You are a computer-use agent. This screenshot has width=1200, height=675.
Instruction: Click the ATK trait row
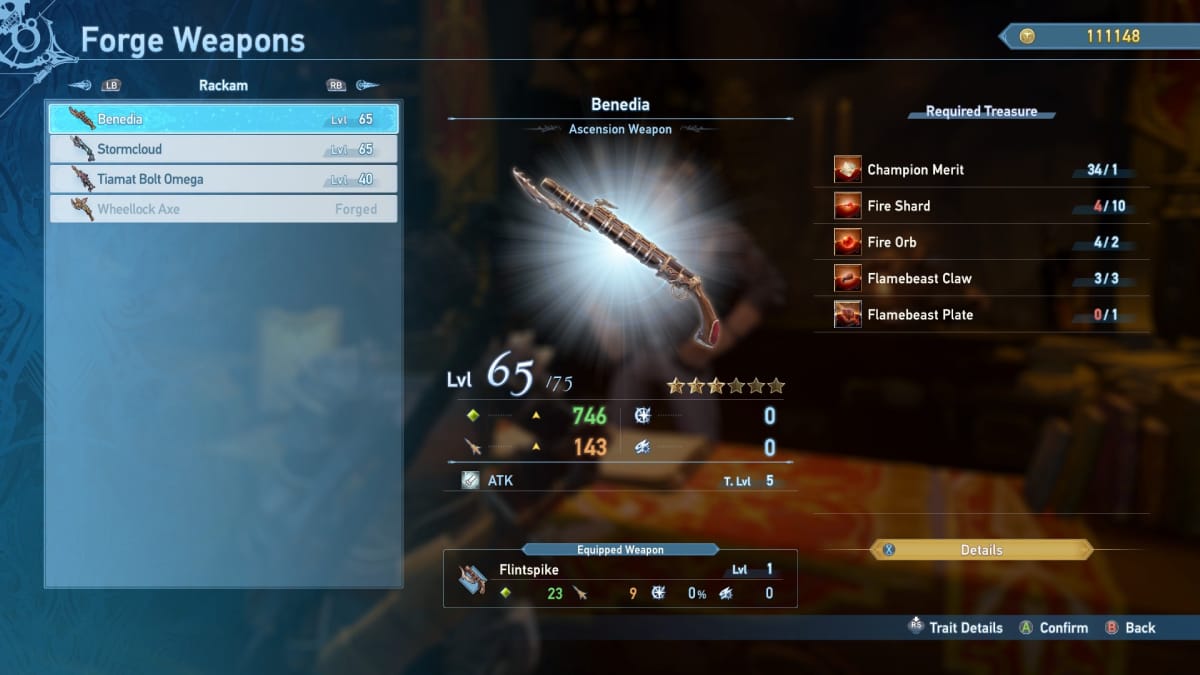620,481
